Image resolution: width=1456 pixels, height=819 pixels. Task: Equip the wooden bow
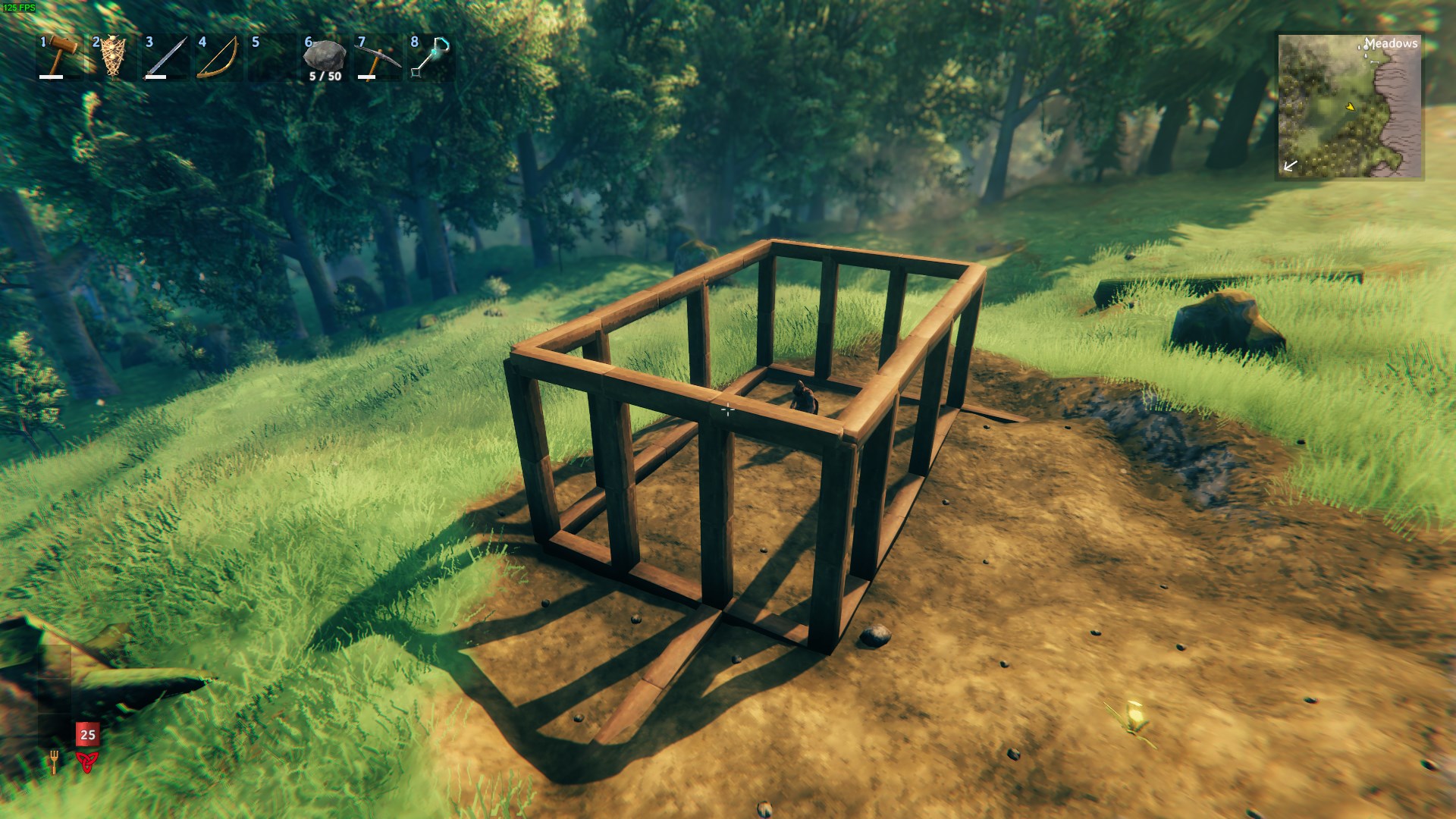click(220, 56)
